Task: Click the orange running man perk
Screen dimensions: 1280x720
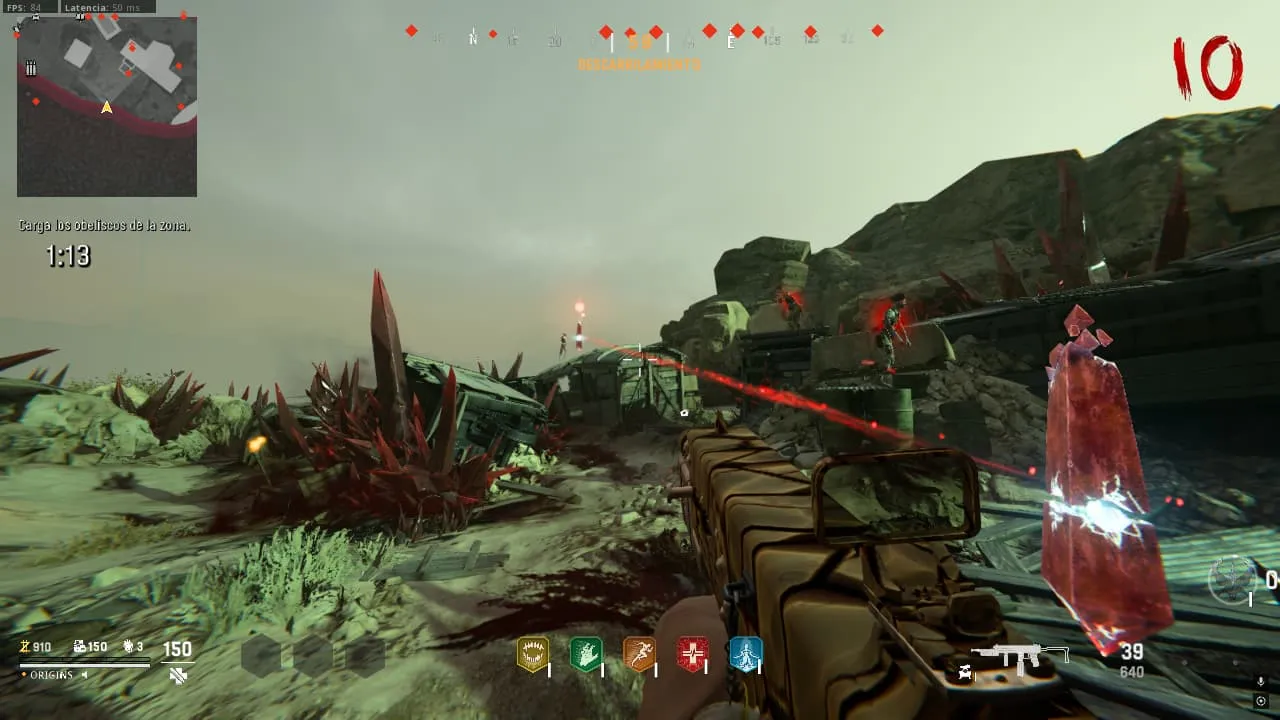Action: pyautogui.click(x=639, y=654)
